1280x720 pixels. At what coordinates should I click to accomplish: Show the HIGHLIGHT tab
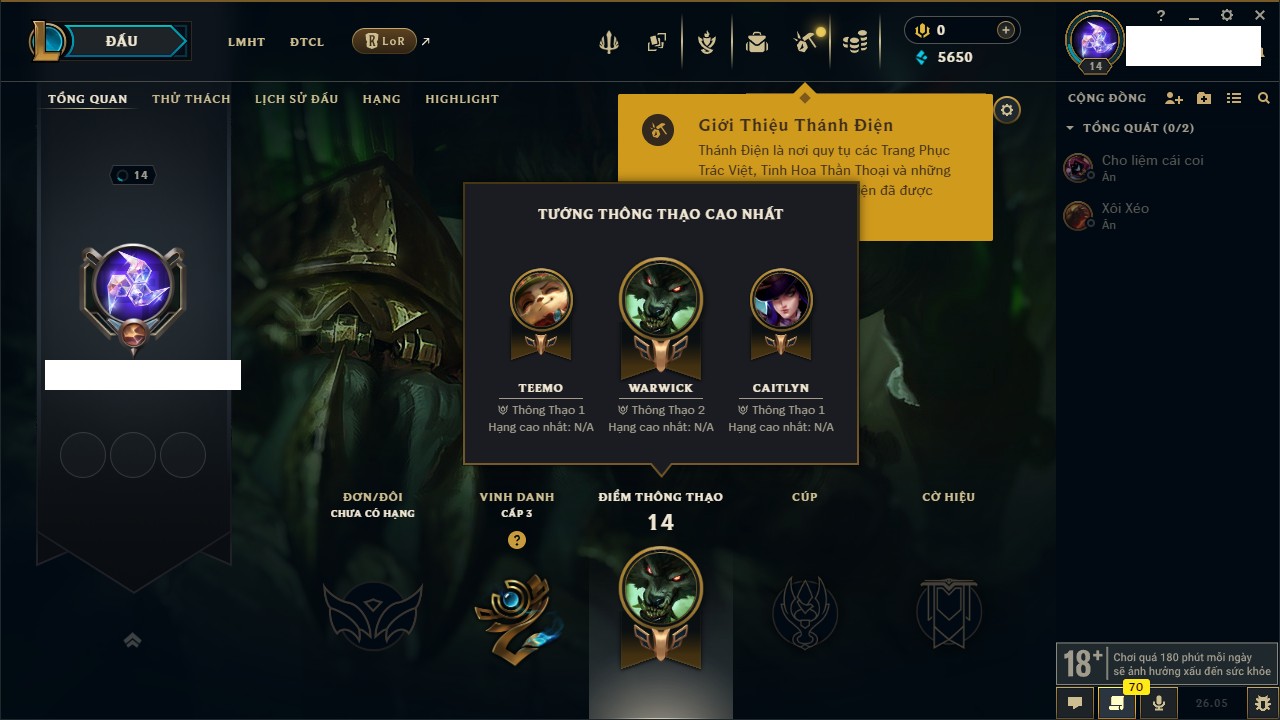click(x=461, y=99)
